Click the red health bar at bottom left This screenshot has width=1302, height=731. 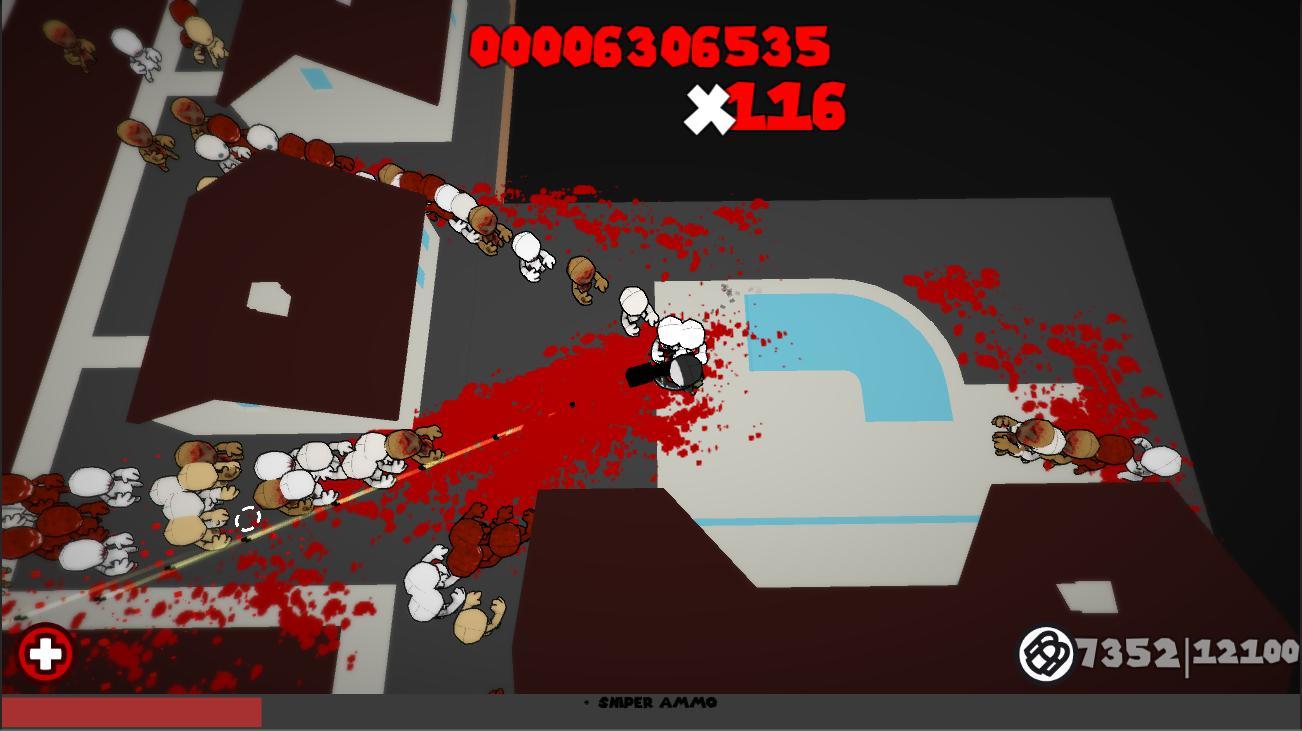click(130, 710)
